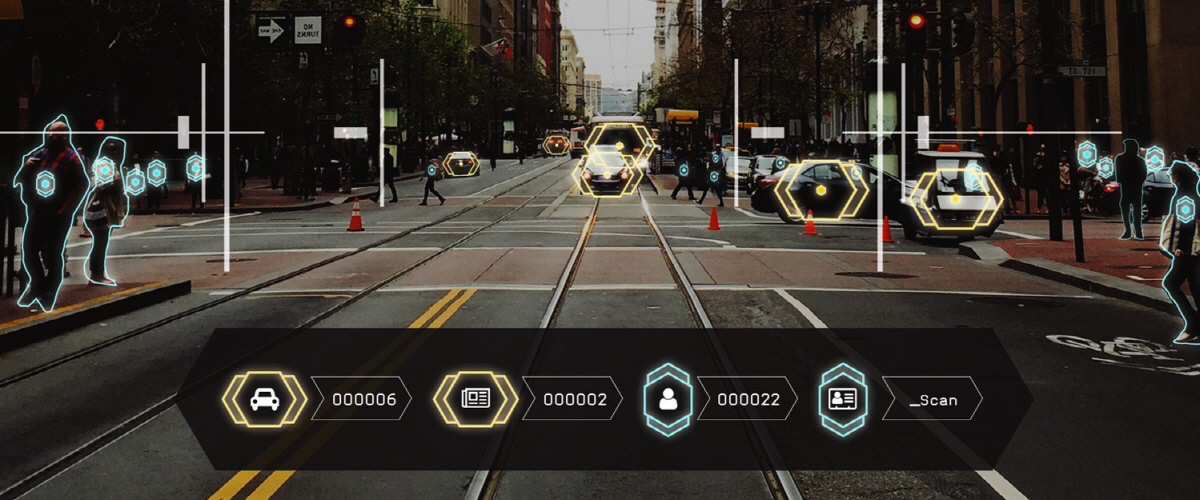
Task: Open the newspaper hexagon icon
Action: click(x=475, y=399)
